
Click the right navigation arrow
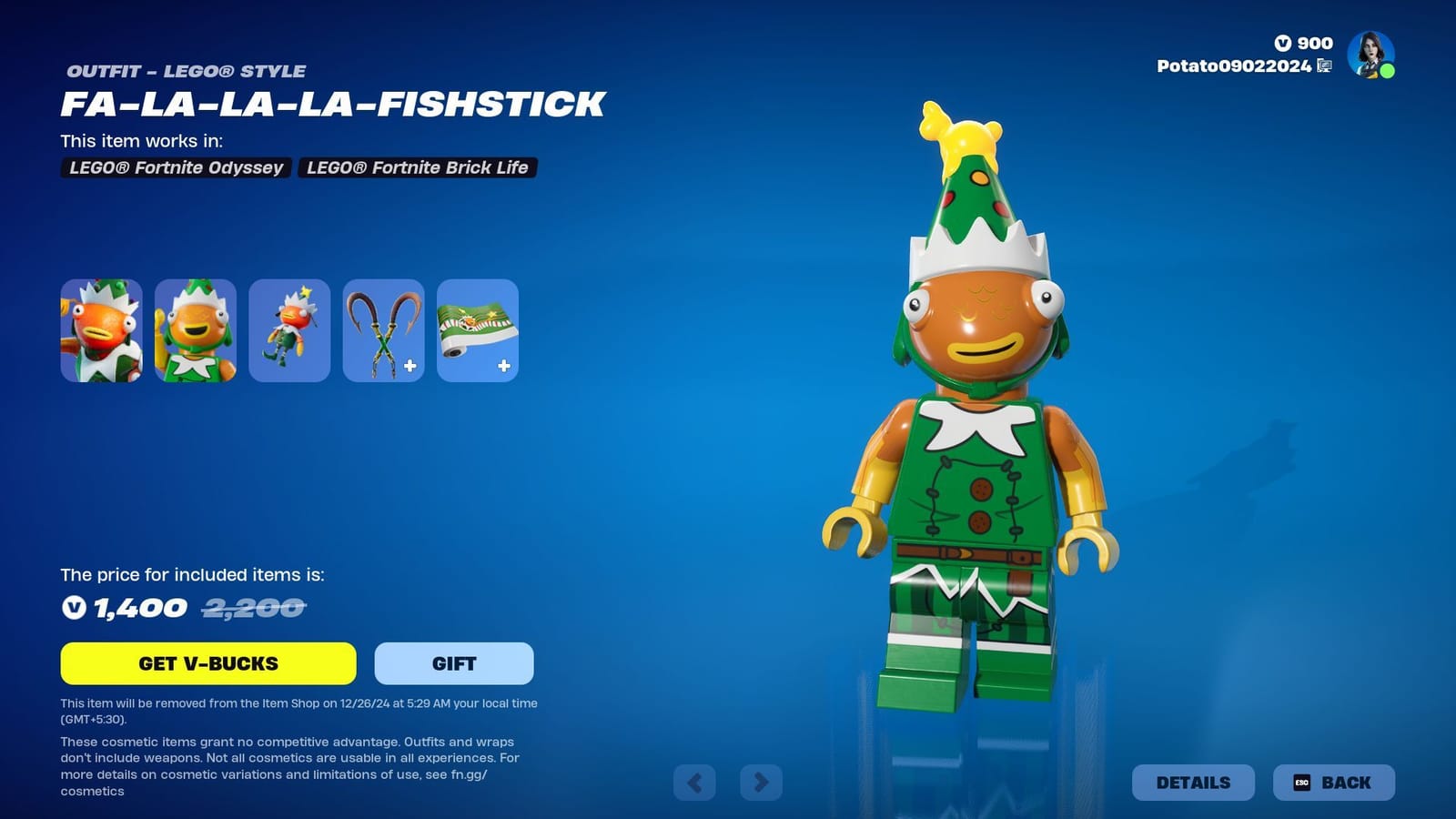(760, 782)
